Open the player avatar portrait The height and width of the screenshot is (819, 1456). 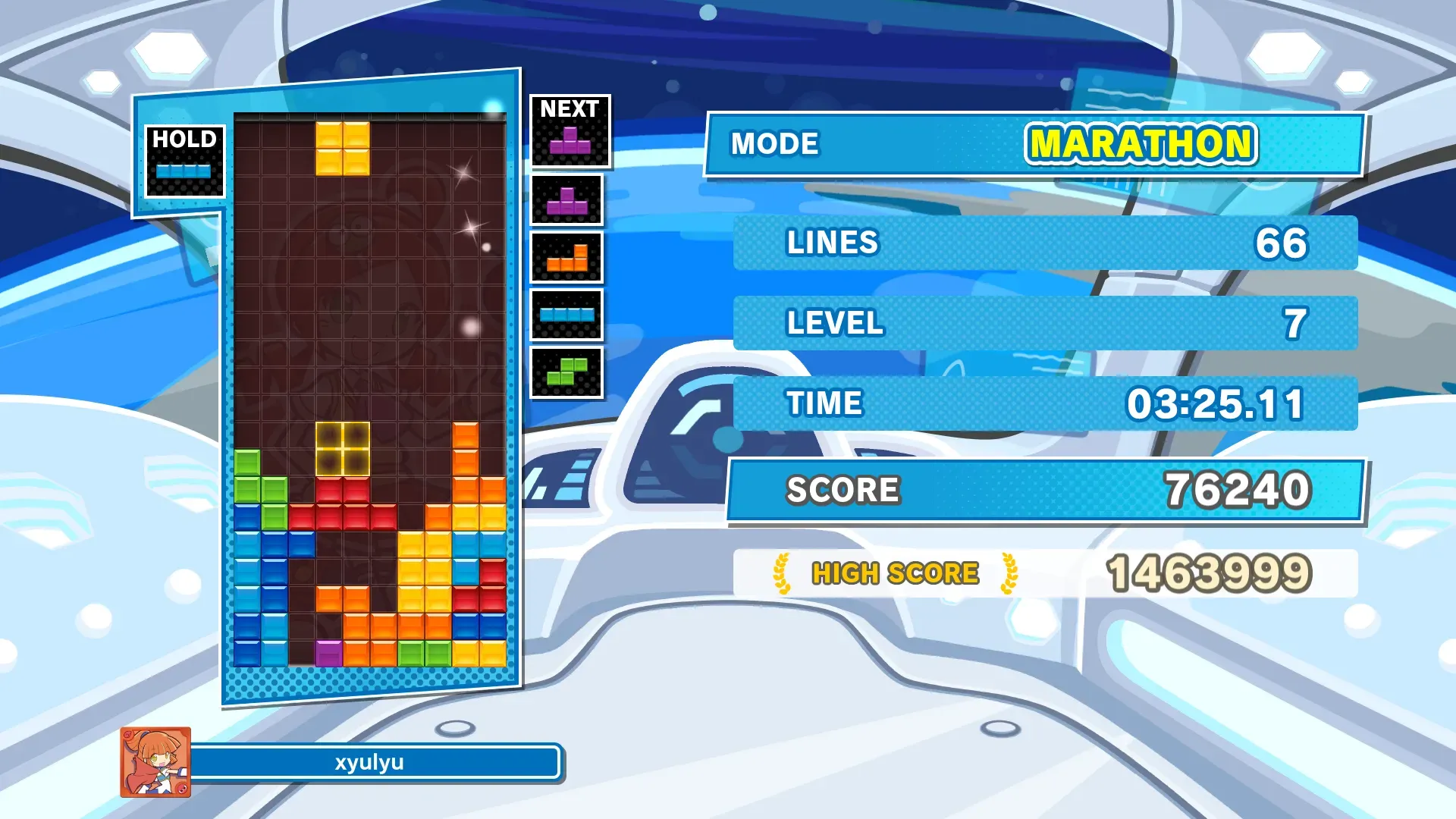click(x=155, y=762)
